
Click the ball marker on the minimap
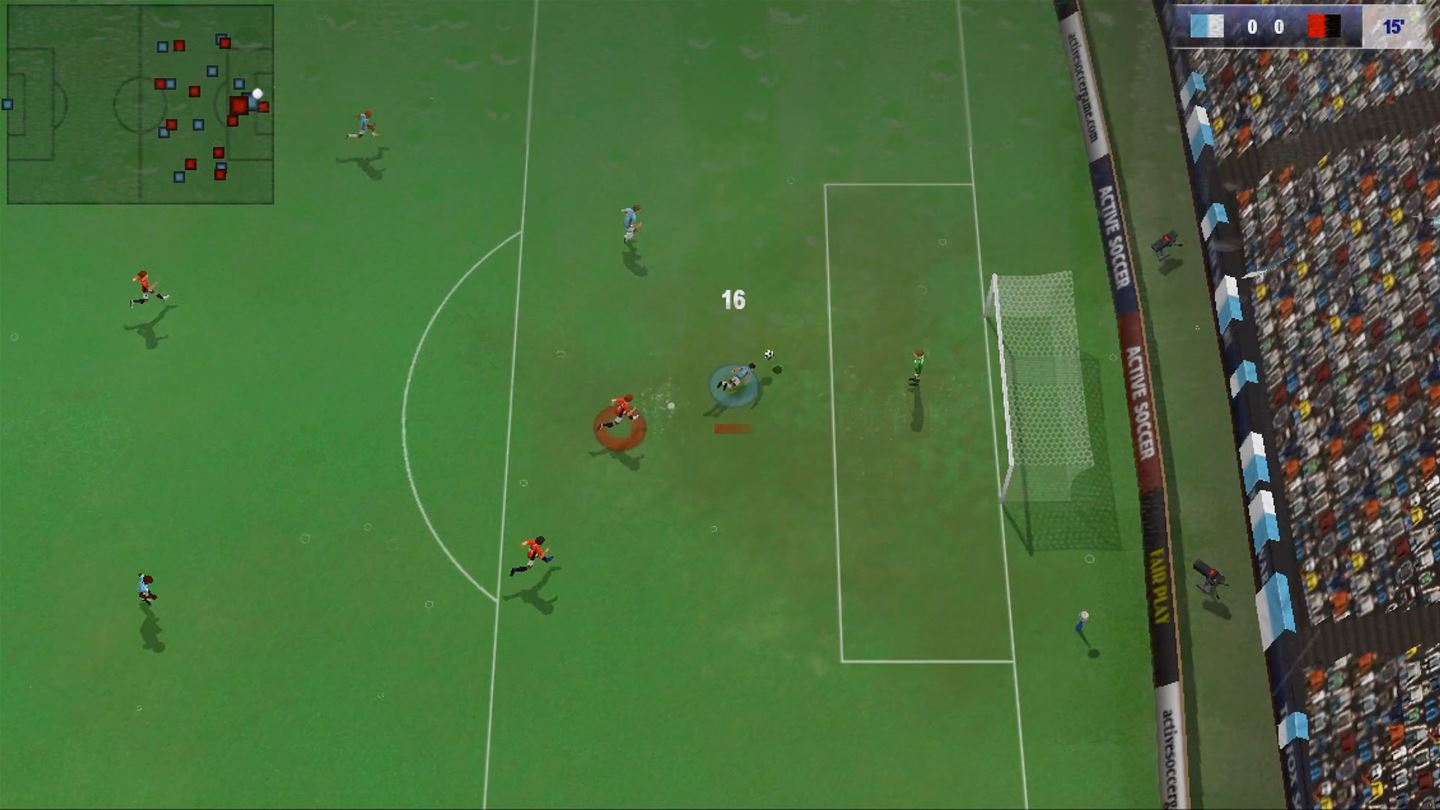click(x=255, y=95)
